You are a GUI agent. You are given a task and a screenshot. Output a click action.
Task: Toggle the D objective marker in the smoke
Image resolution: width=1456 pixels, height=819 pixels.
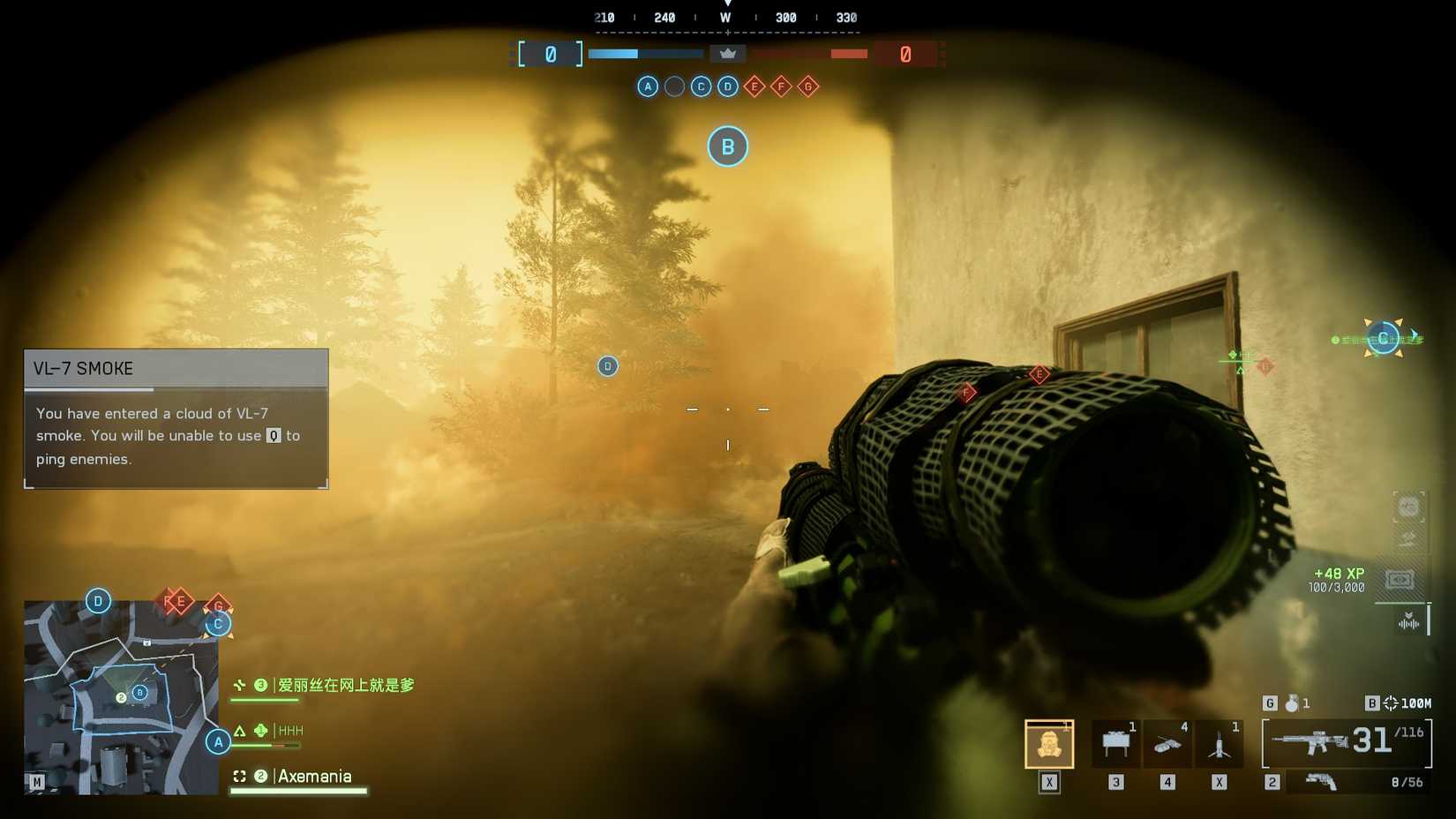(x=607, y=365)
